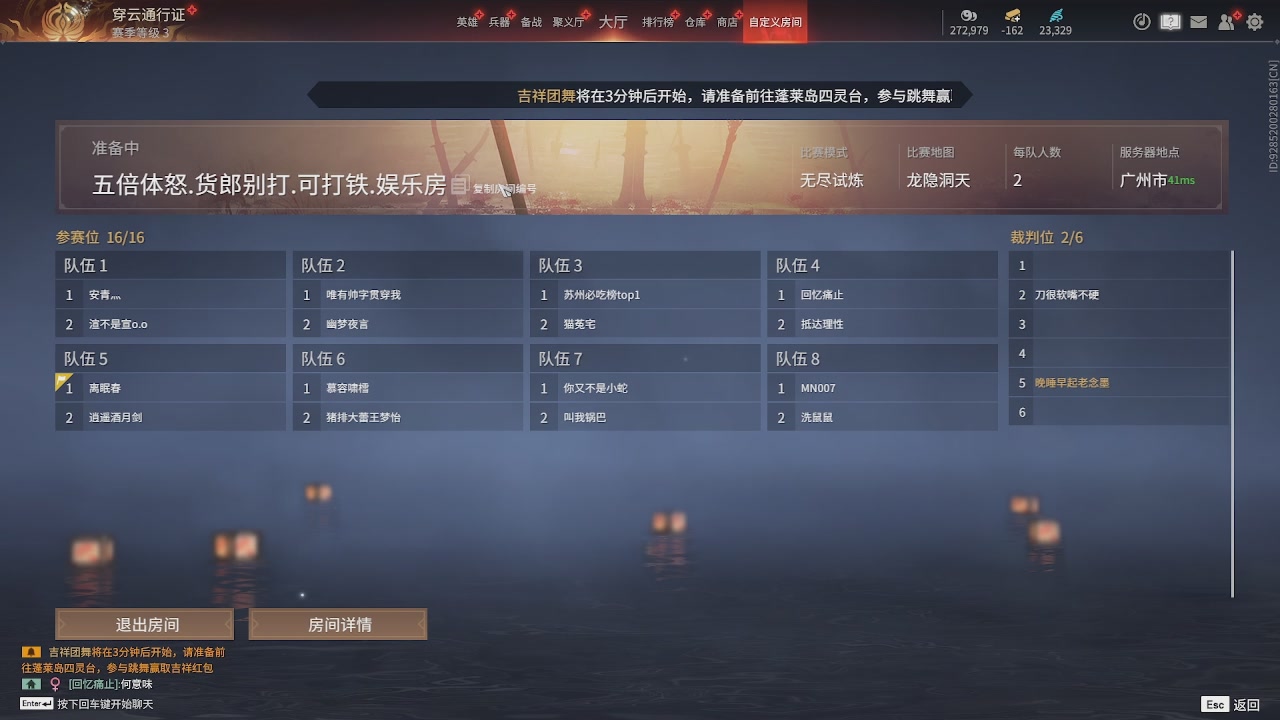
Task: Click the green home channel icon in chat
Action: pyautogui.click(x=29, y=684)
